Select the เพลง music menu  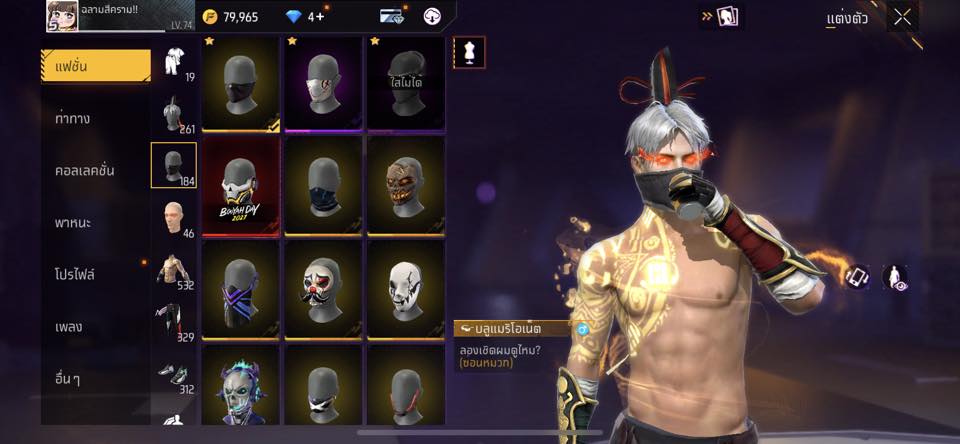click(69, 326)
